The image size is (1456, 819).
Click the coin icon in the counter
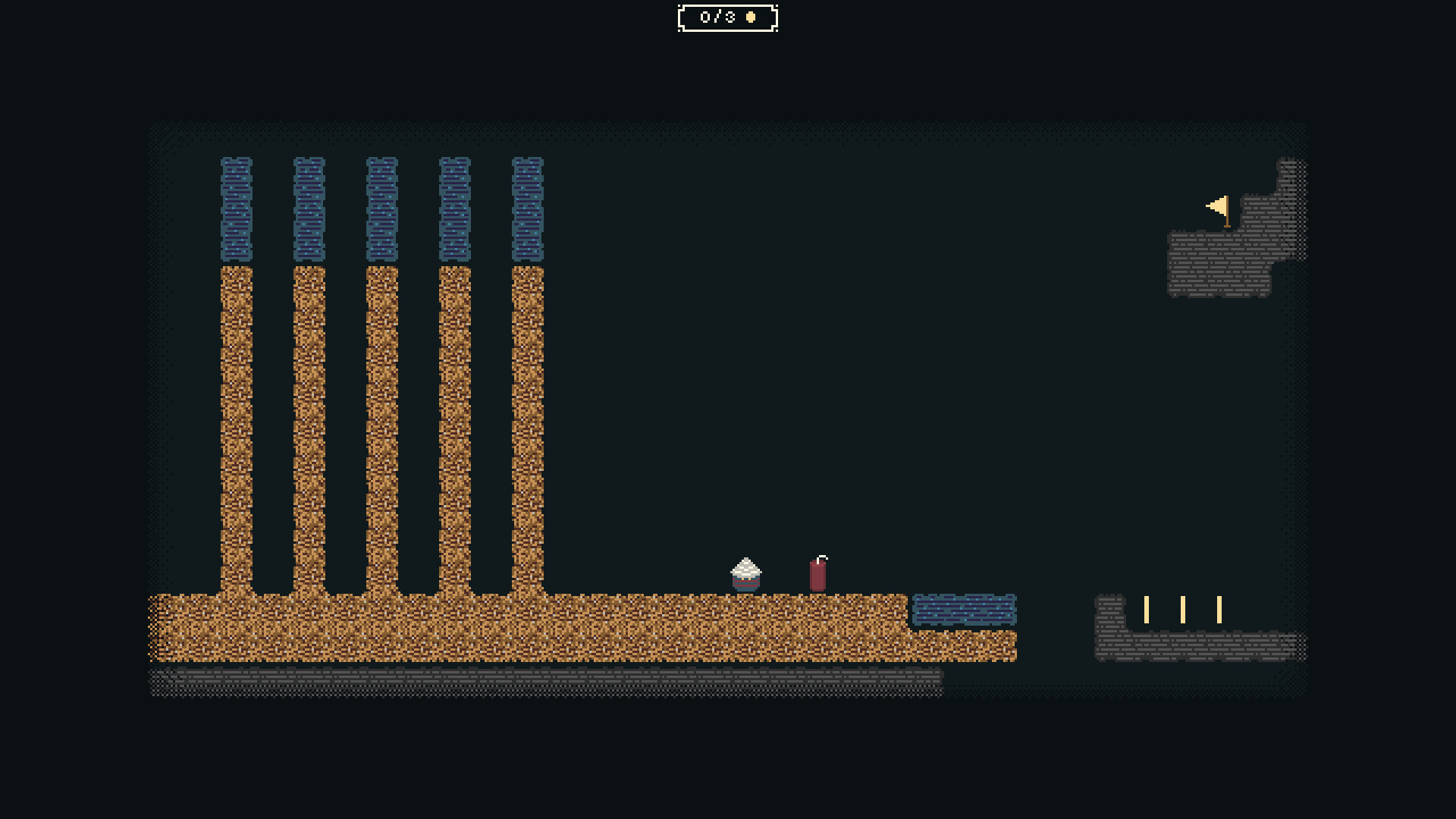click(749, 17)
